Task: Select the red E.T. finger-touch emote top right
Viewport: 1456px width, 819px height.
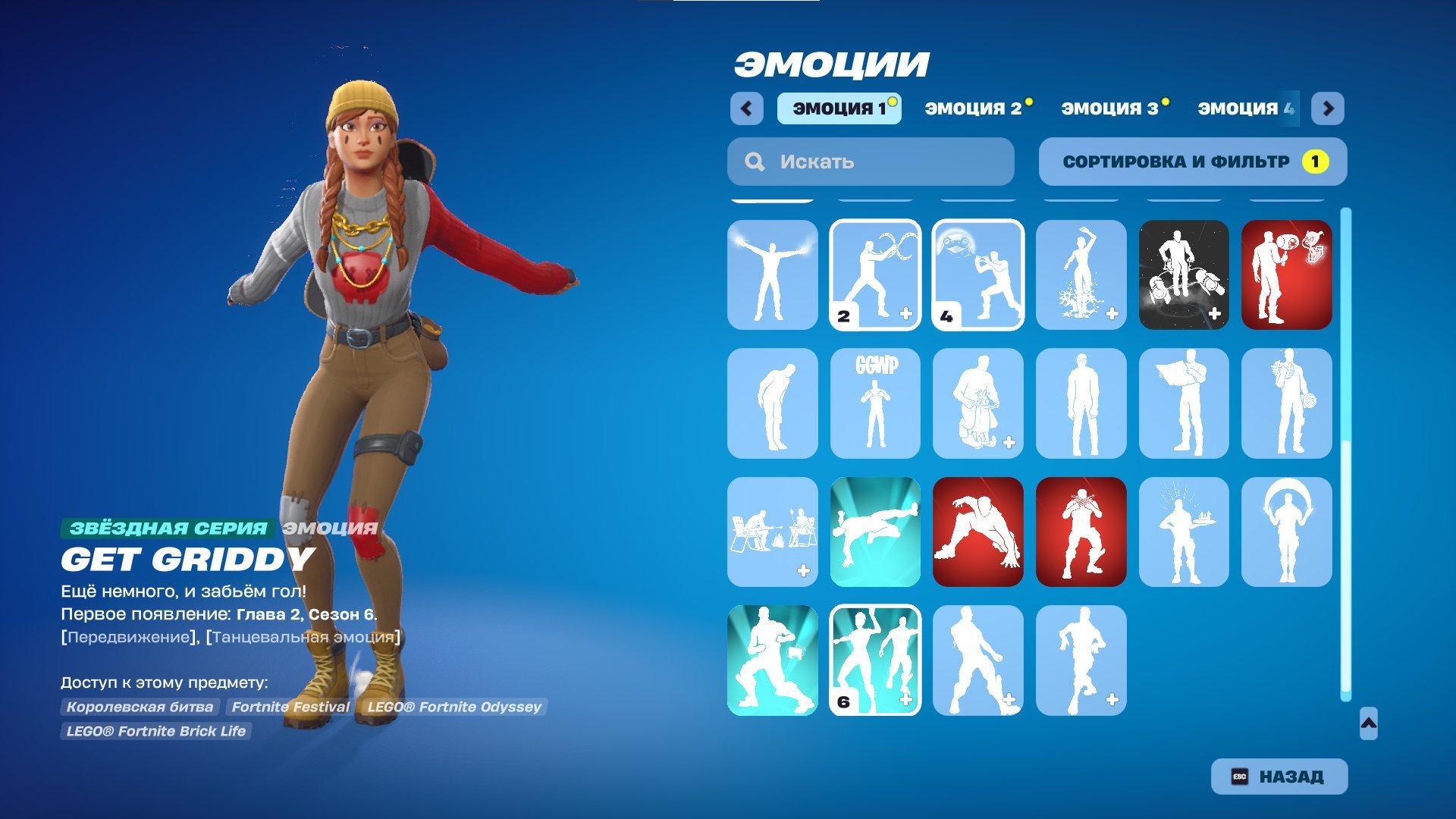Action: click(x=1288, y=275)
